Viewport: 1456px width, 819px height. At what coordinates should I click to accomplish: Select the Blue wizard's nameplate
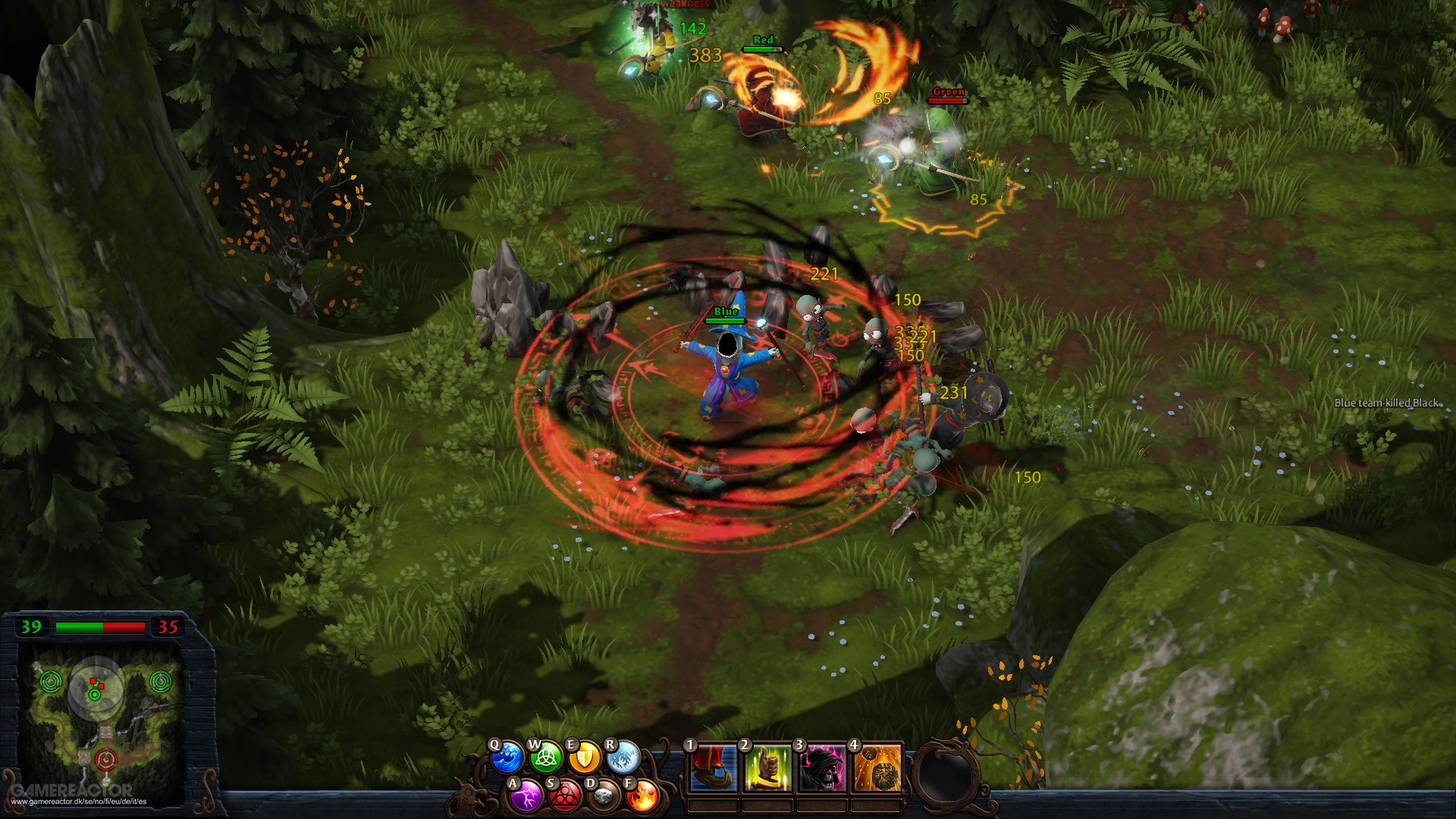coord(726,310)
